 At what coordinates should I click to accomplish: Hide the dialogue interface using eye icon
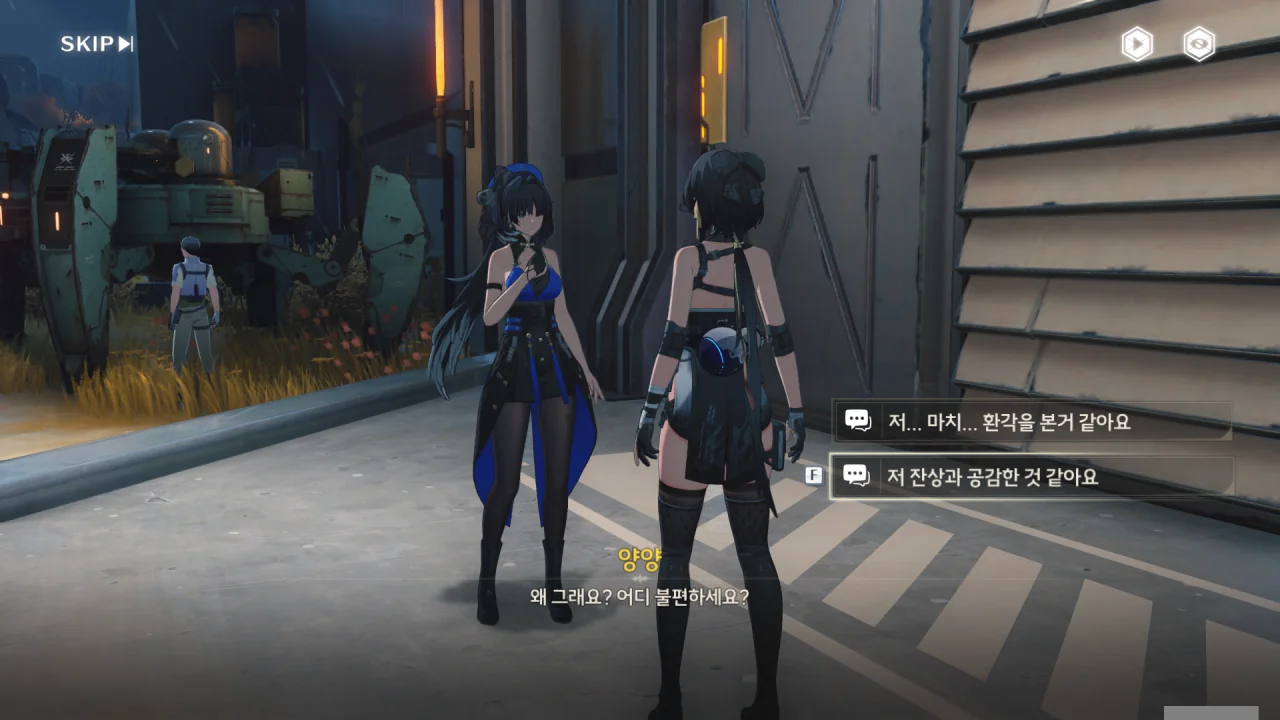(x=1199, y=44)
